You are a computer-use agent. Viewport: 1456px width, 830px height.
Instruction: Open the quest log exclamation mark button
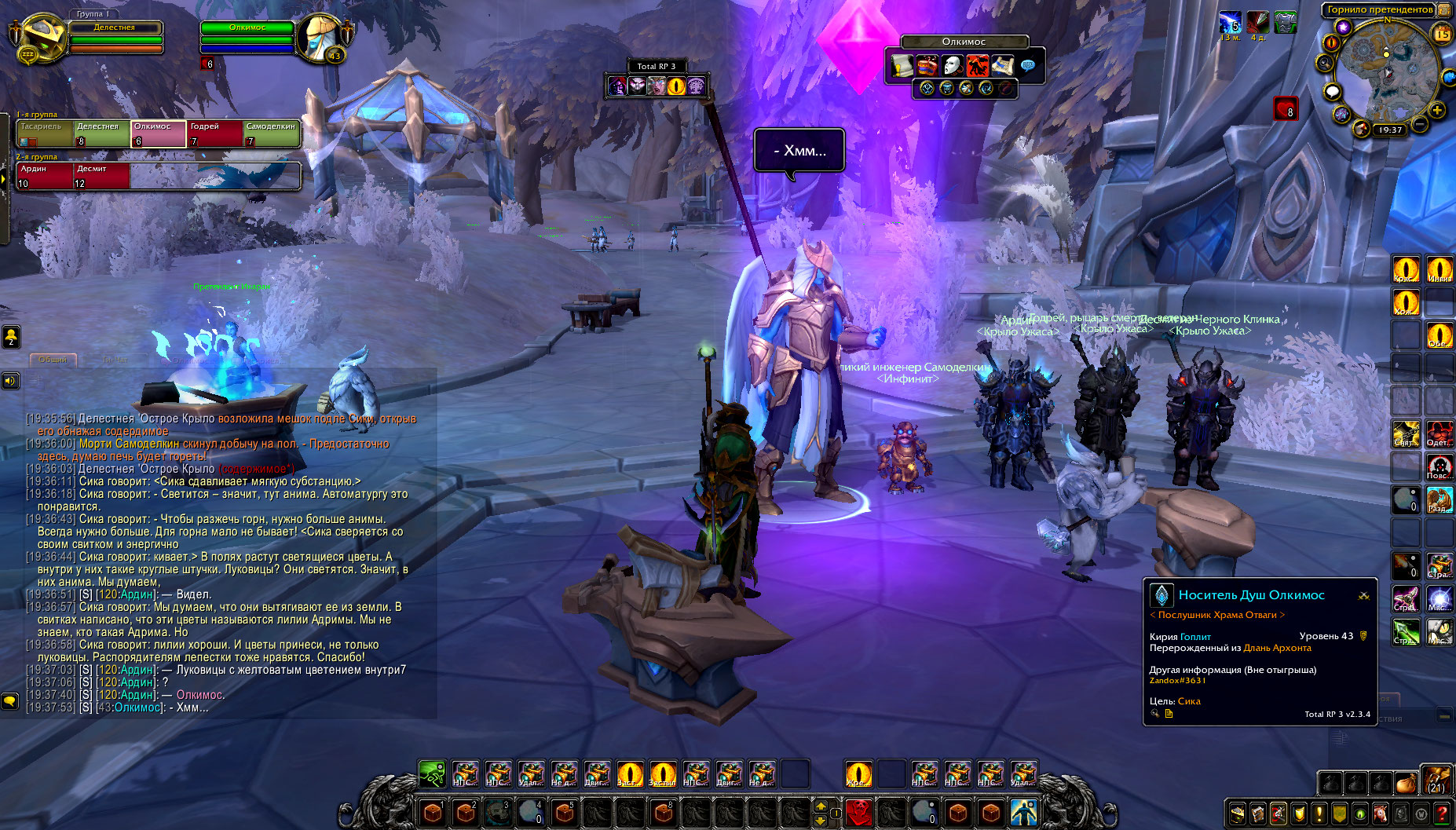pyautogui.click(x=1319, y=814)
